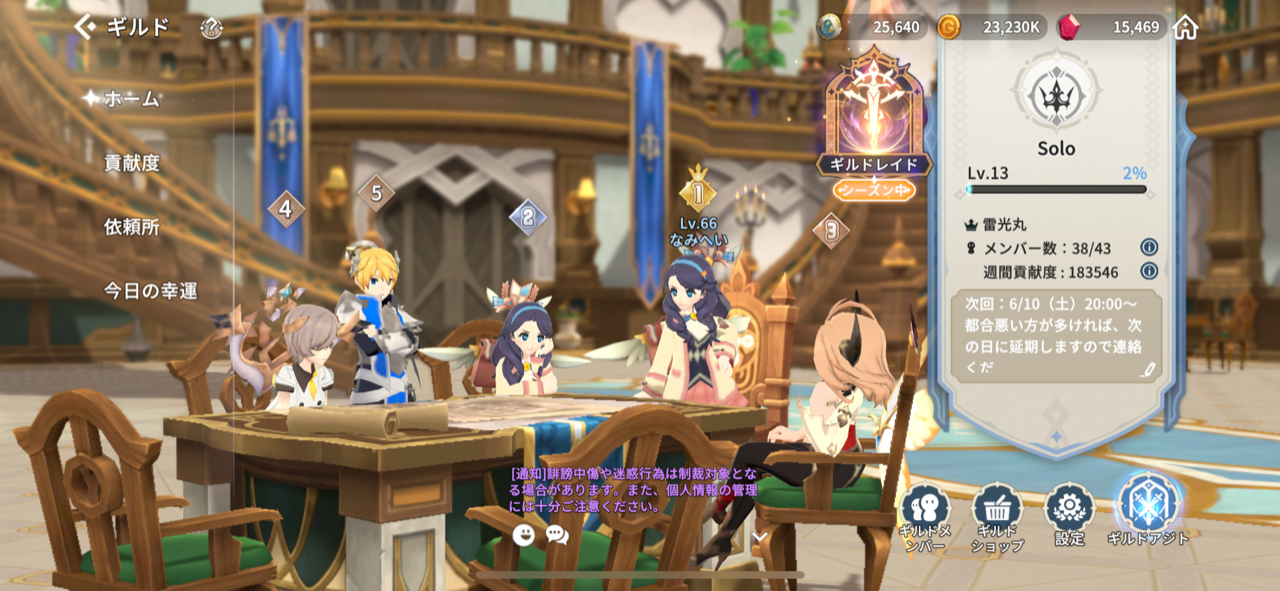The width and height of the screenshot is (1280, 591).
Task: Show weekly contribution info icon
Action: tap(1149, 271)
